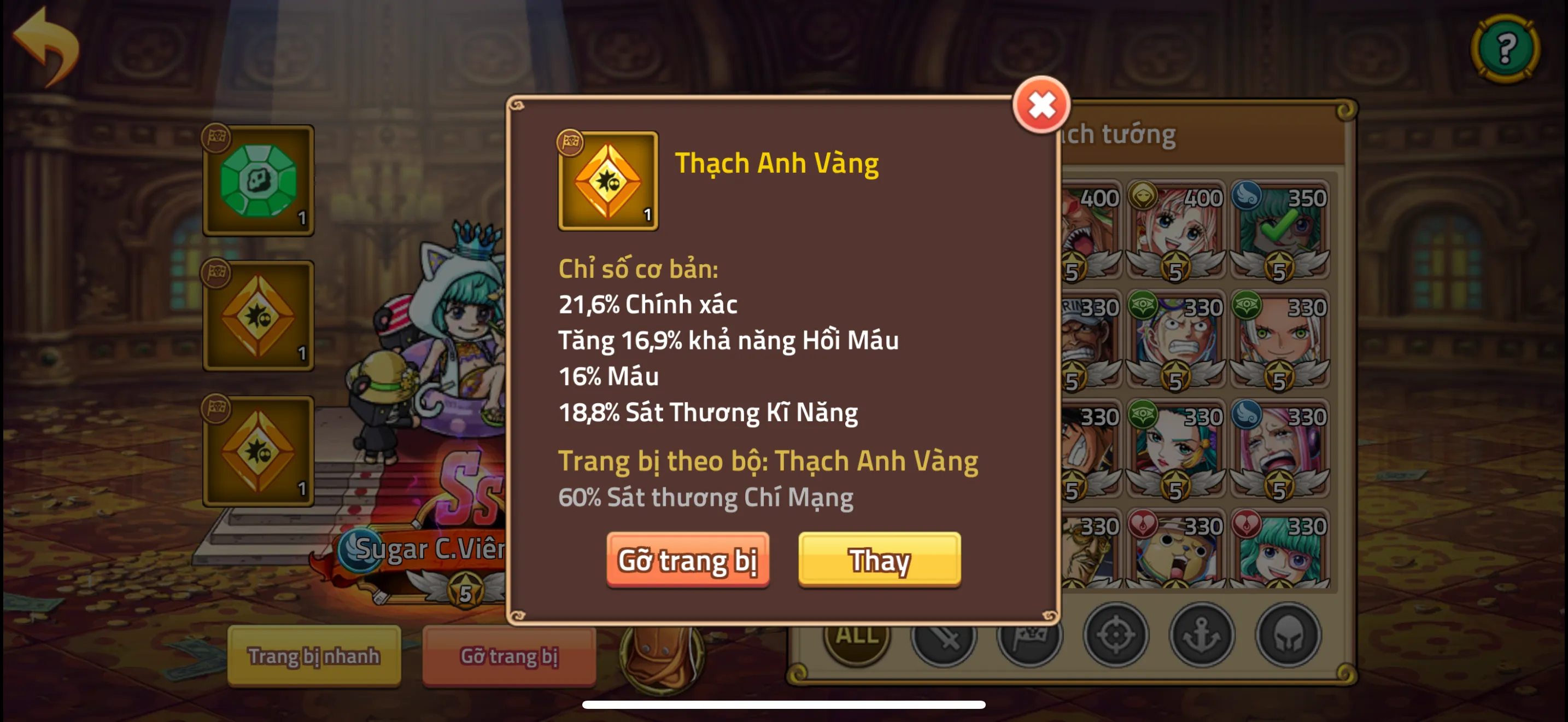The height and width of the screenshot is (722, 1568).
Task: Select the ALL filter option
Action: click(855, 639)
